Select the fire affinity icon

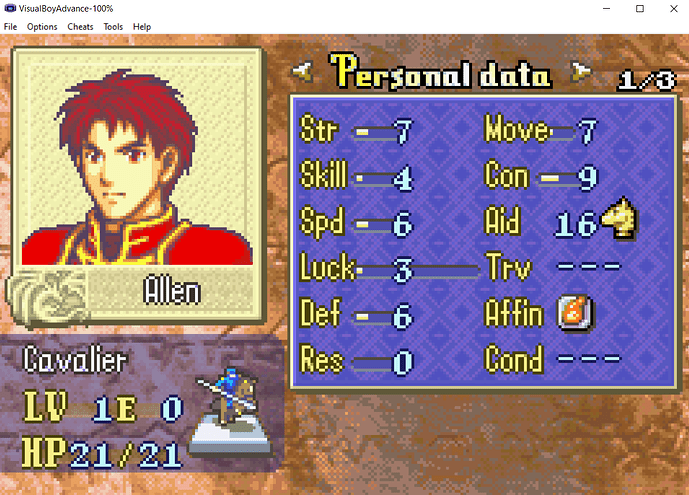tap(571, 314)
